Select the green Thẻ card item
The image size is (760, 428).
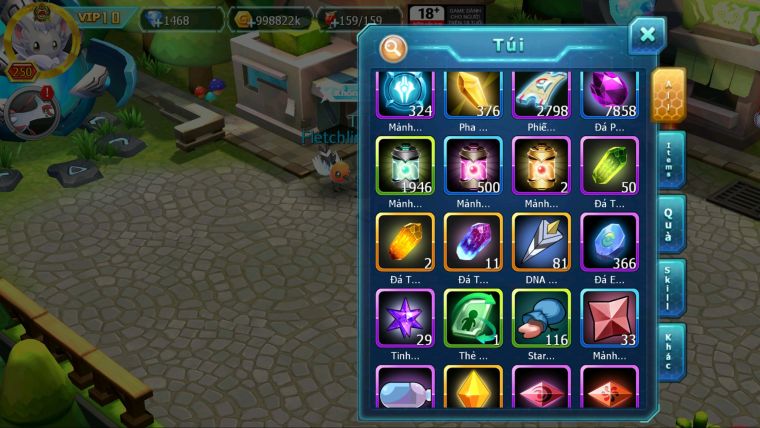pos(473,318)
